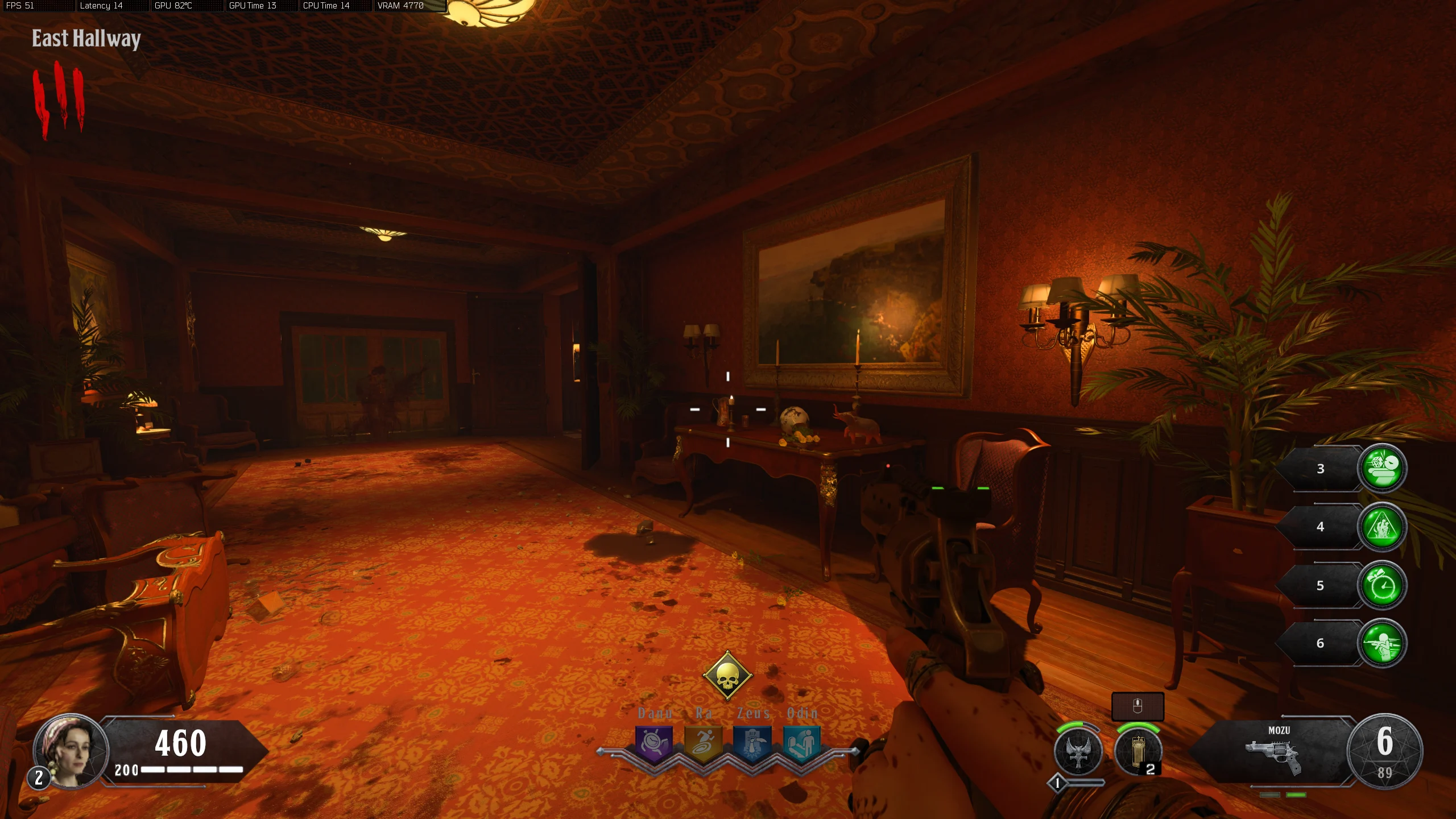The image size is (1456, 819).
Task: Click the gold skull diamond emblem
Action: (727, 676)
